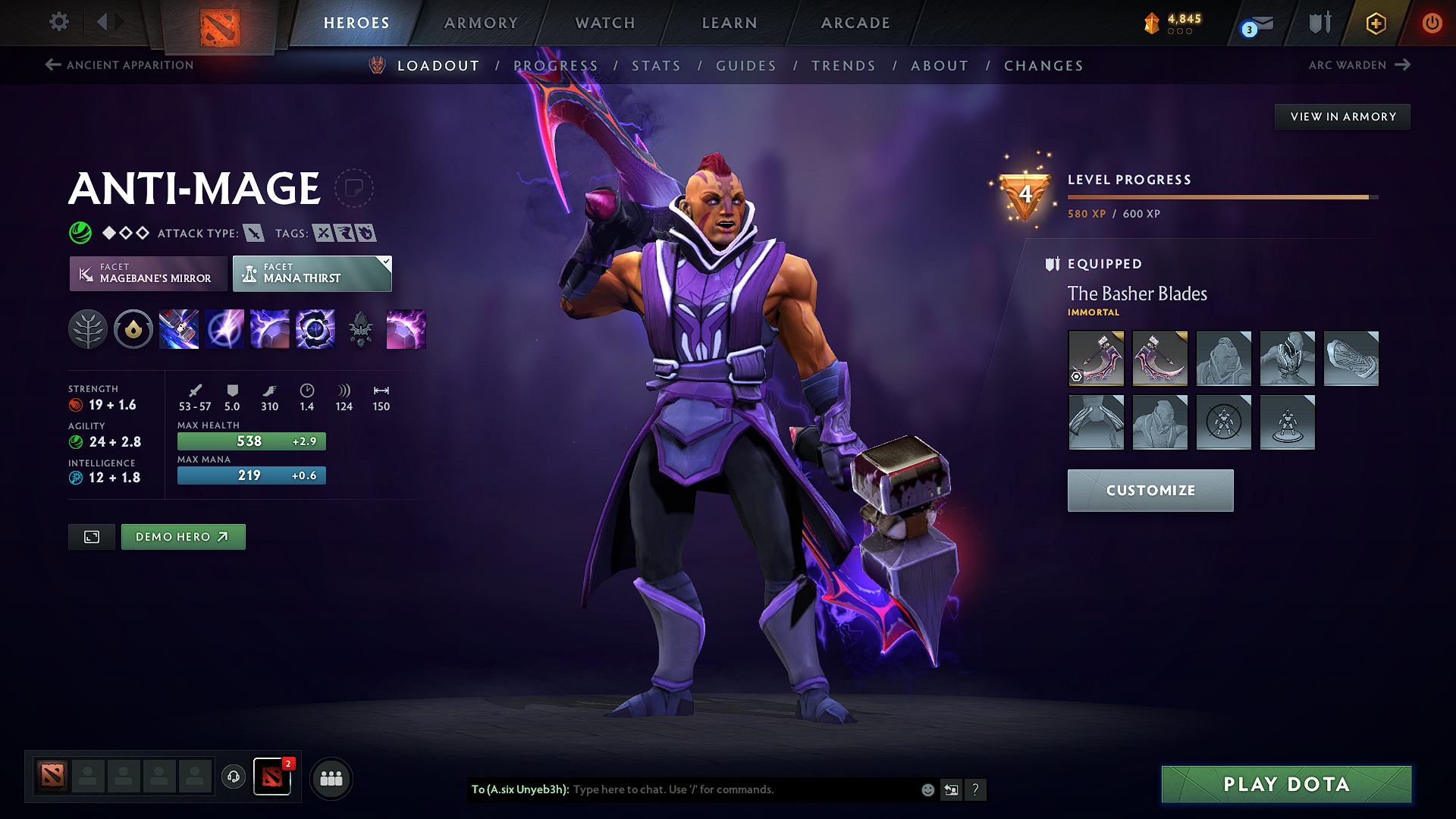The image size is (1456, 819).
Task: Click the party invite group icon
Action: [x=331, y=777]
